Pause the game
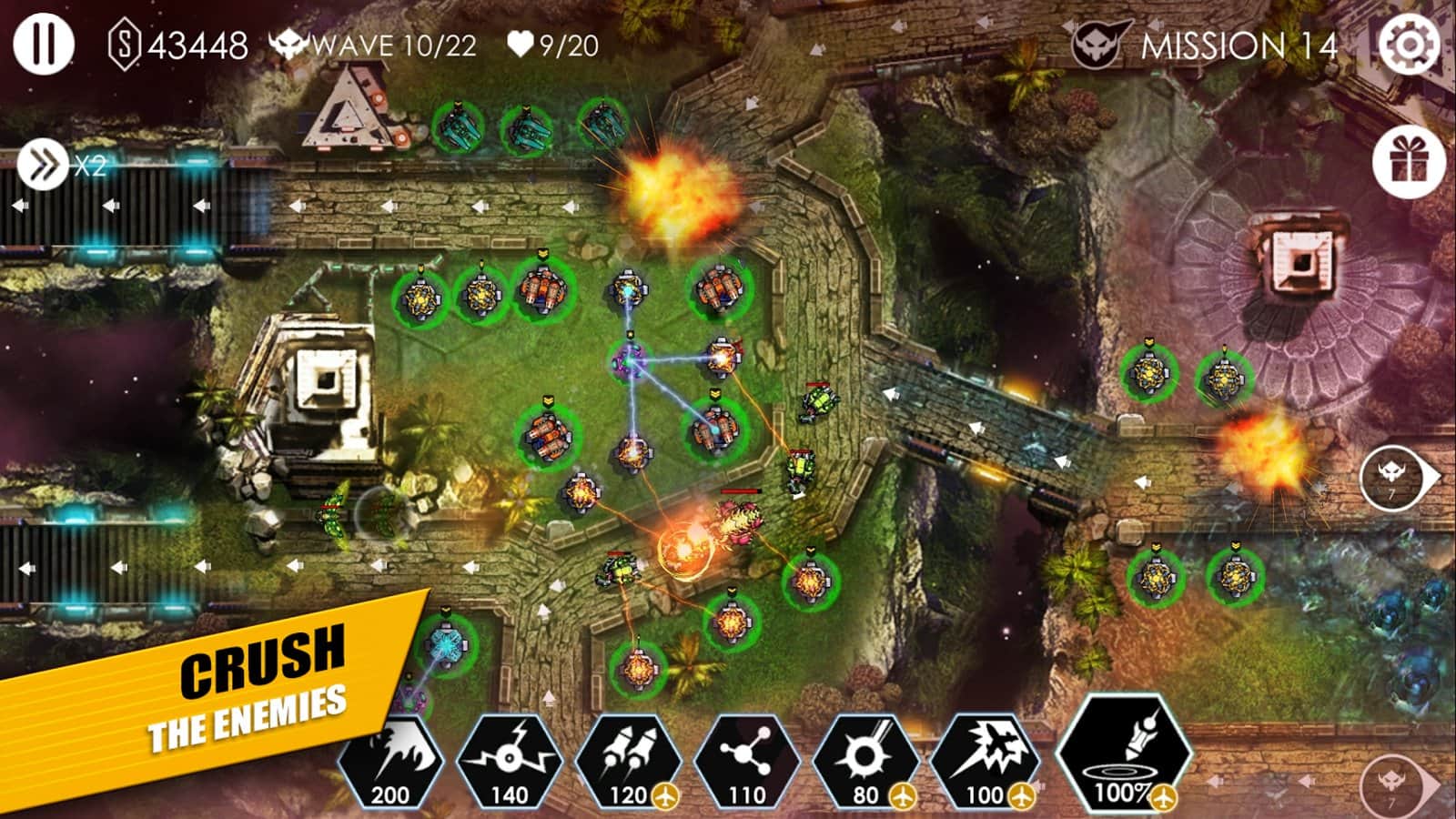1456x819 pixels. click(42, 43)
